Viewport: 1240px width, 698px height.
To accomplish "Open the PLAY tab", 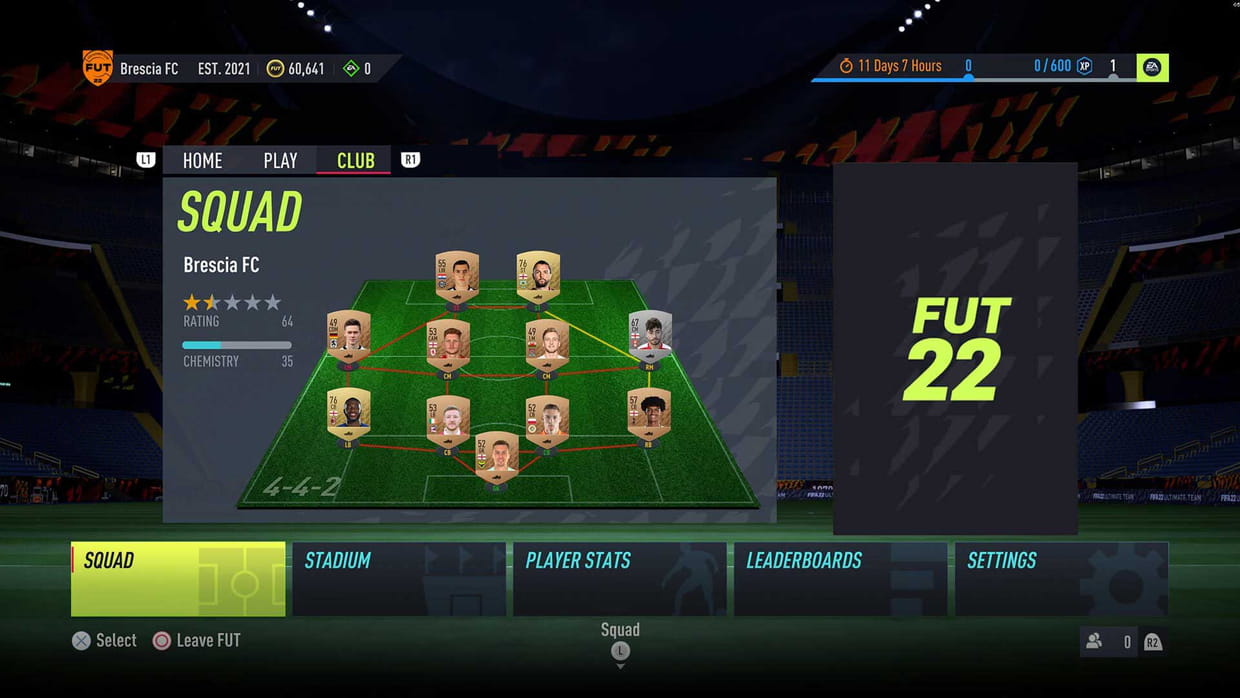I will [x=280, y=160].
